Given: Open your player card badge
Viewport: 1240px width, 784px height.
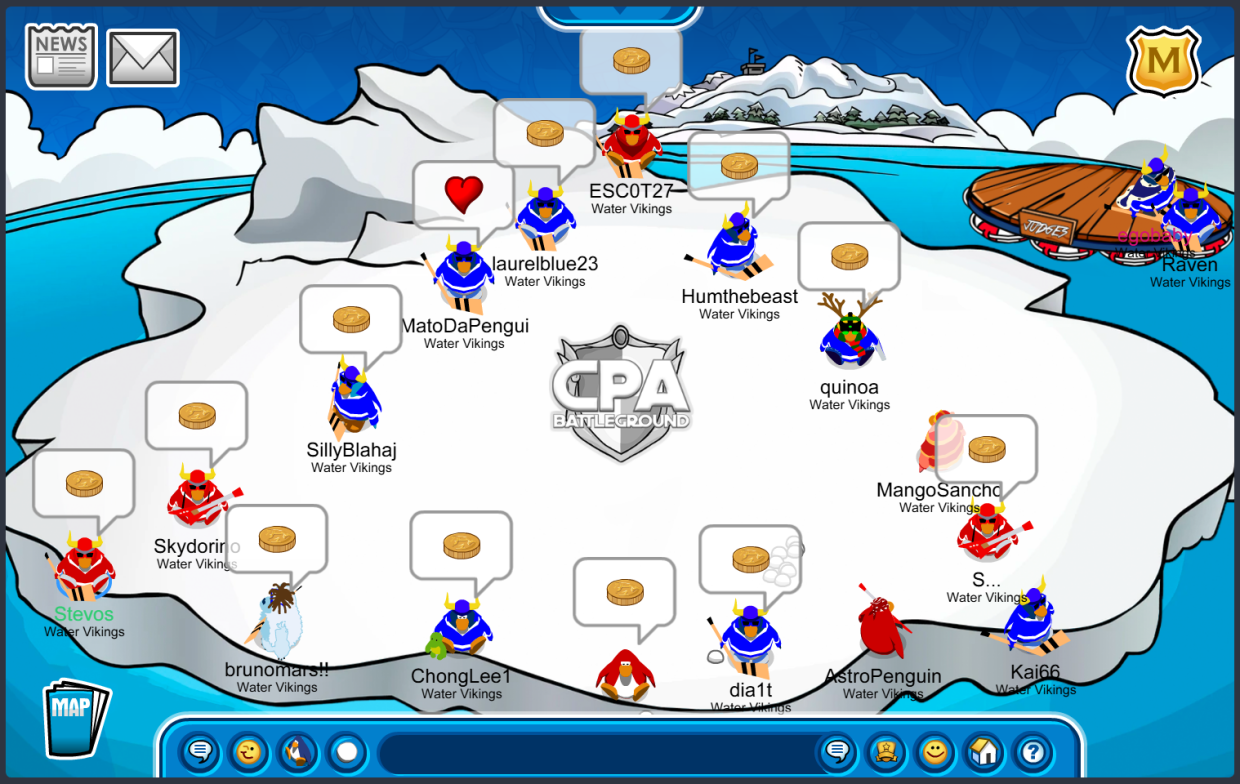Looking at the screenshot, I should [886, 751].
